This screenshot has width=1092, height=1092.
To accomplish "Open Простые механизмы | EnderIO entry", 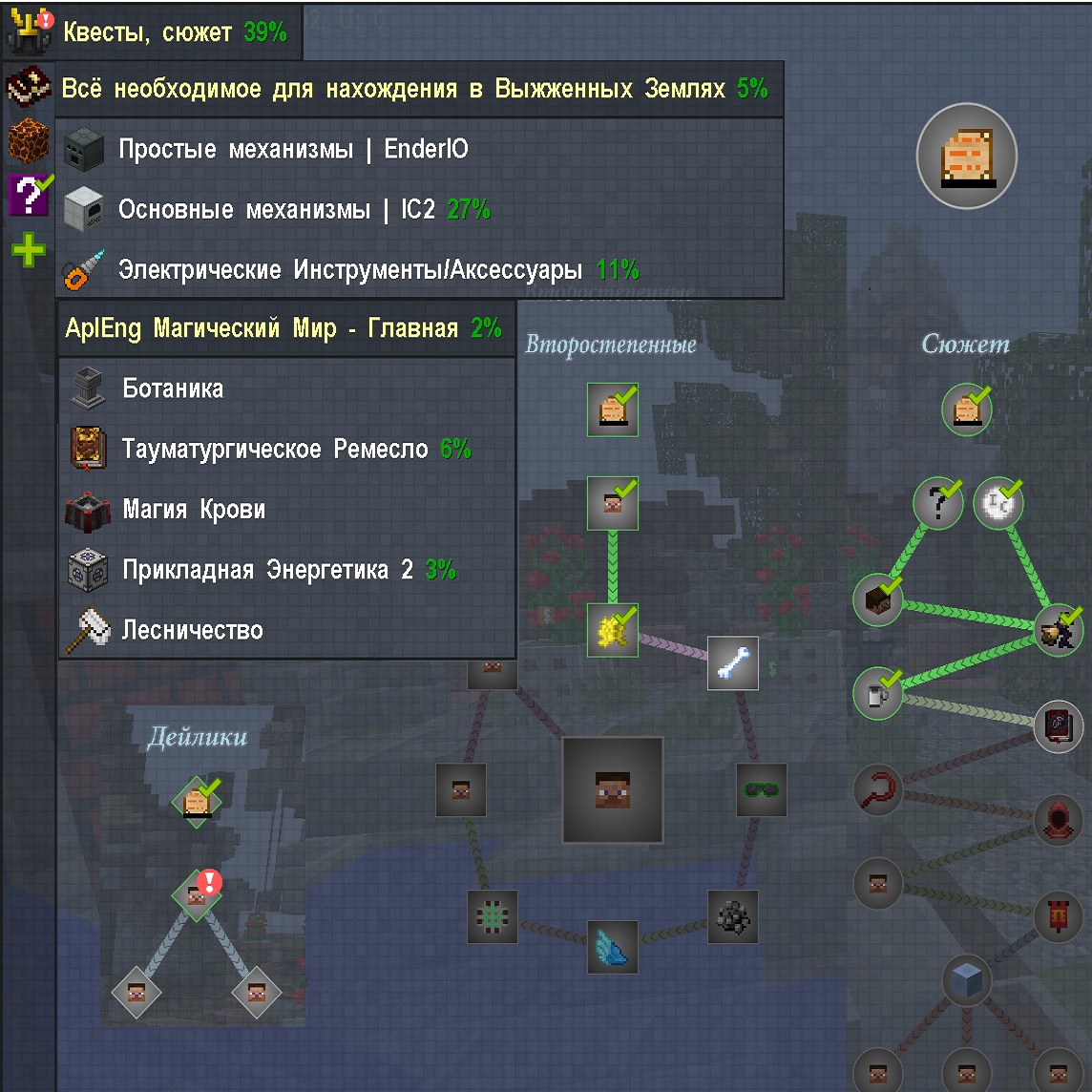I will point(292,150).
